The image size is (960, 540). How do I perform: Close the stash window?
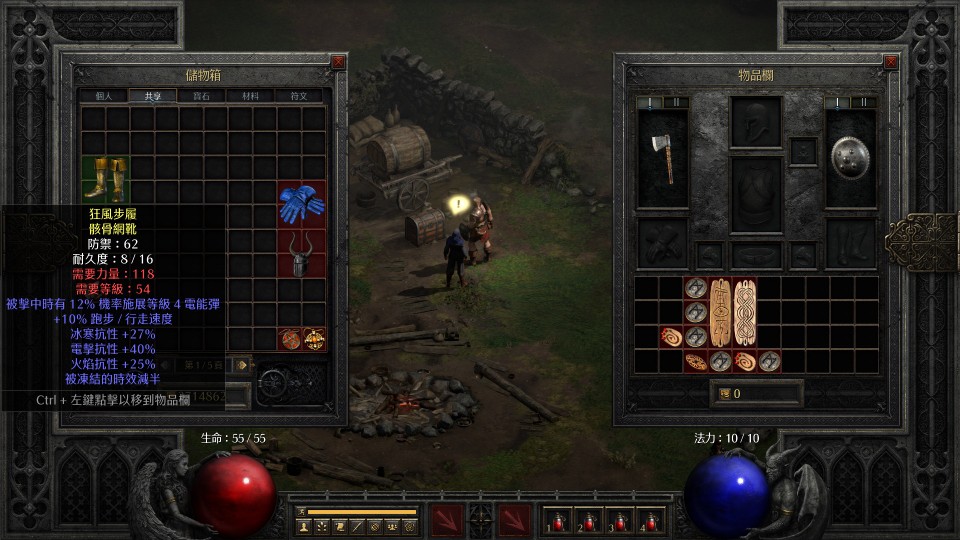pyautogui.click(x=338, y=62)
